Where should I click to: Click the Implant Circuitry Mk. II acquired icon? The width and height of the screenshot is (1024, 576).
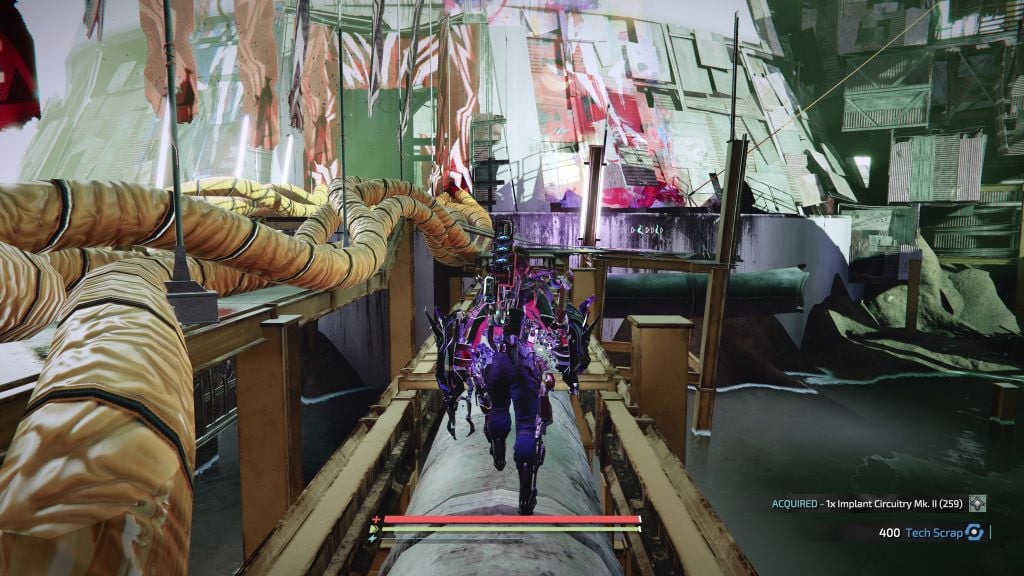point(977,504)
